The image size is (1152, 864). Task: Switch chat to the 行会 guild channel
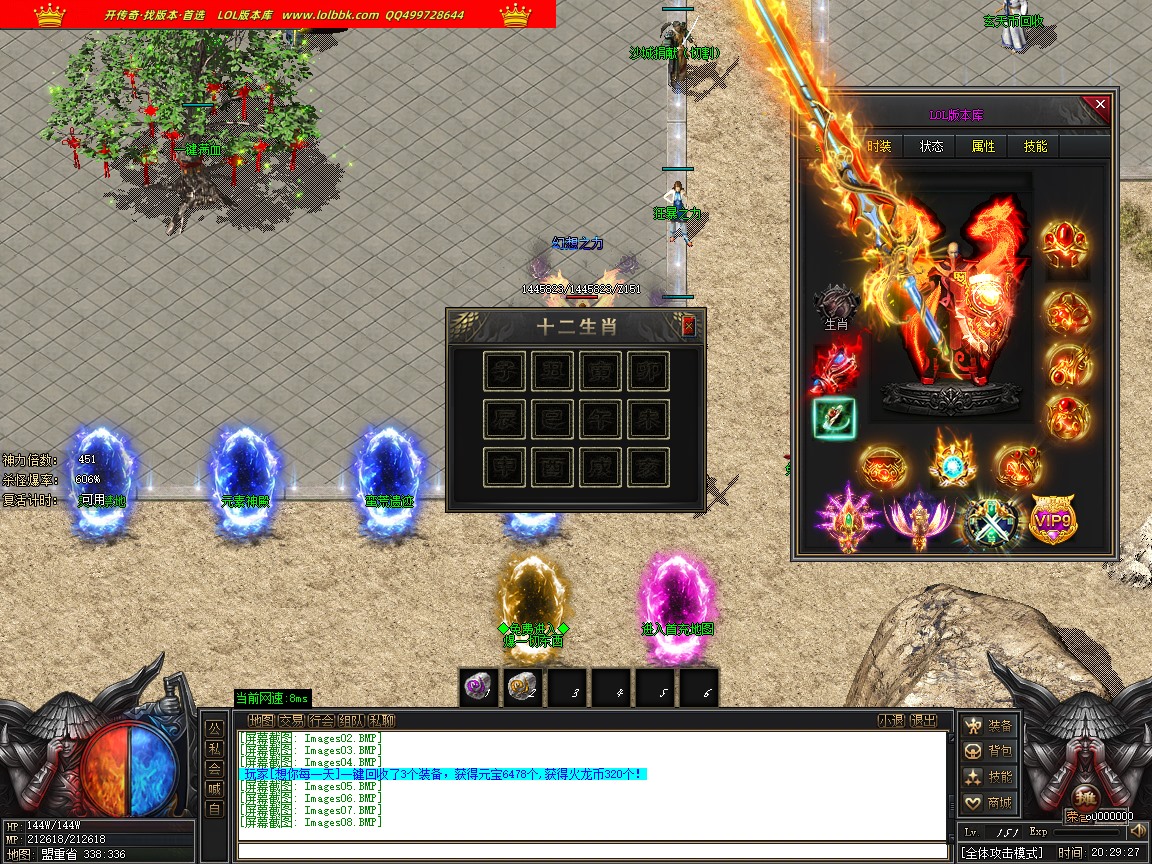coord(321,720)
